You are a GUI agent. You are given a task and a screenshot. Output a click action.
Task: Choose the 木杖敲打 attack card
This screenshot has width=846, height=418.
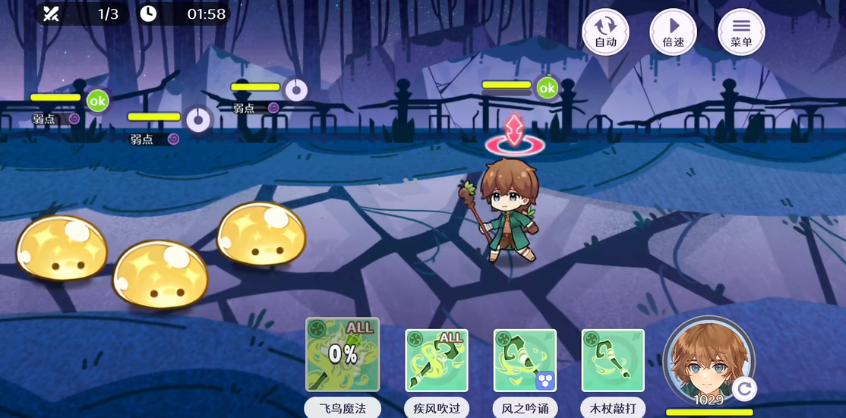[x=612, y=360]
